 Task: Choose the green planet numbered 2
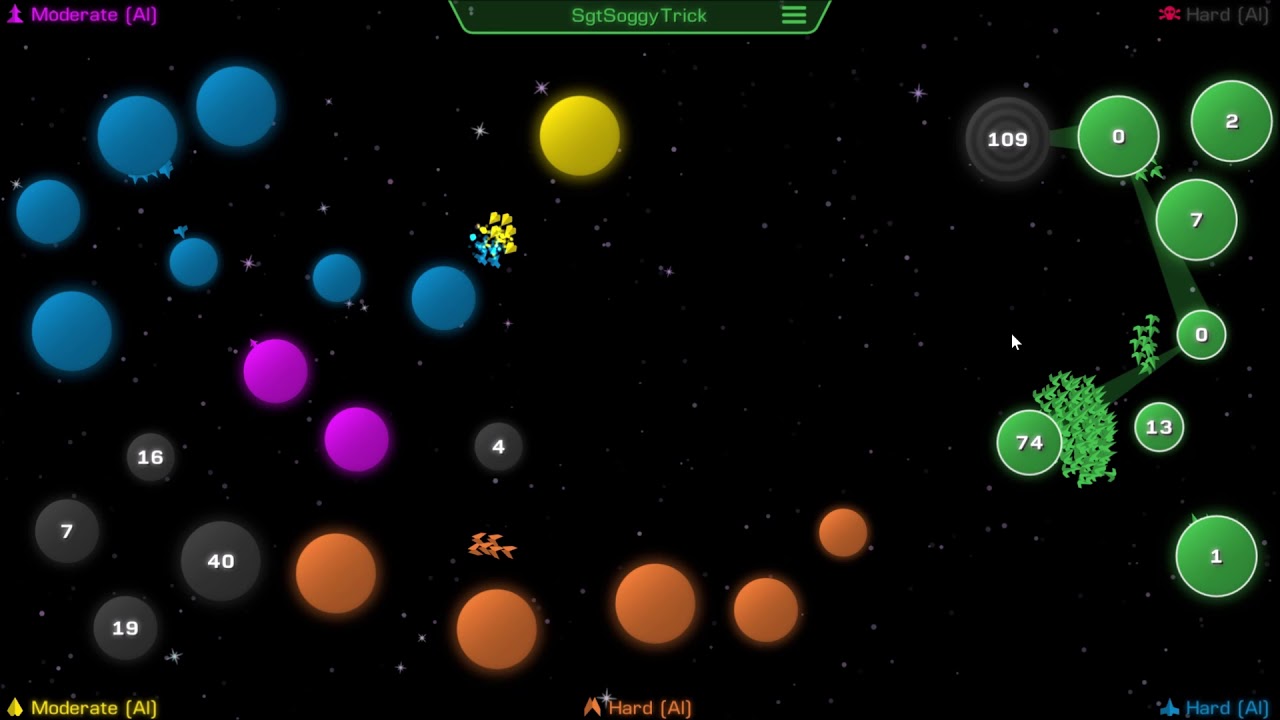[1231, 121]
